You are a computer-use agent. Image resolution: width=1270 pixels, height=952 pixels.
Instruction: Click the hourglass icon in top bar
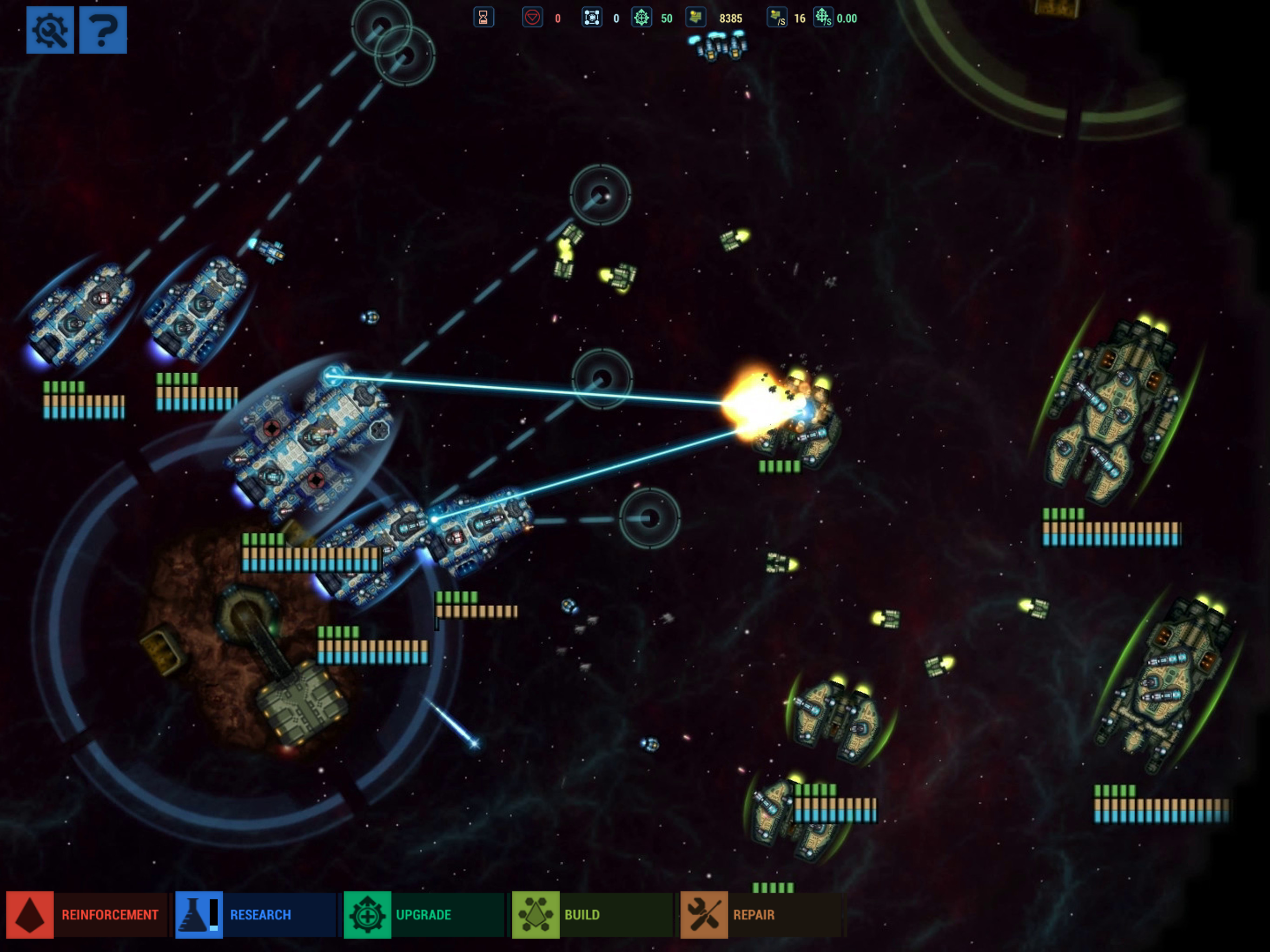click(483, 18)
